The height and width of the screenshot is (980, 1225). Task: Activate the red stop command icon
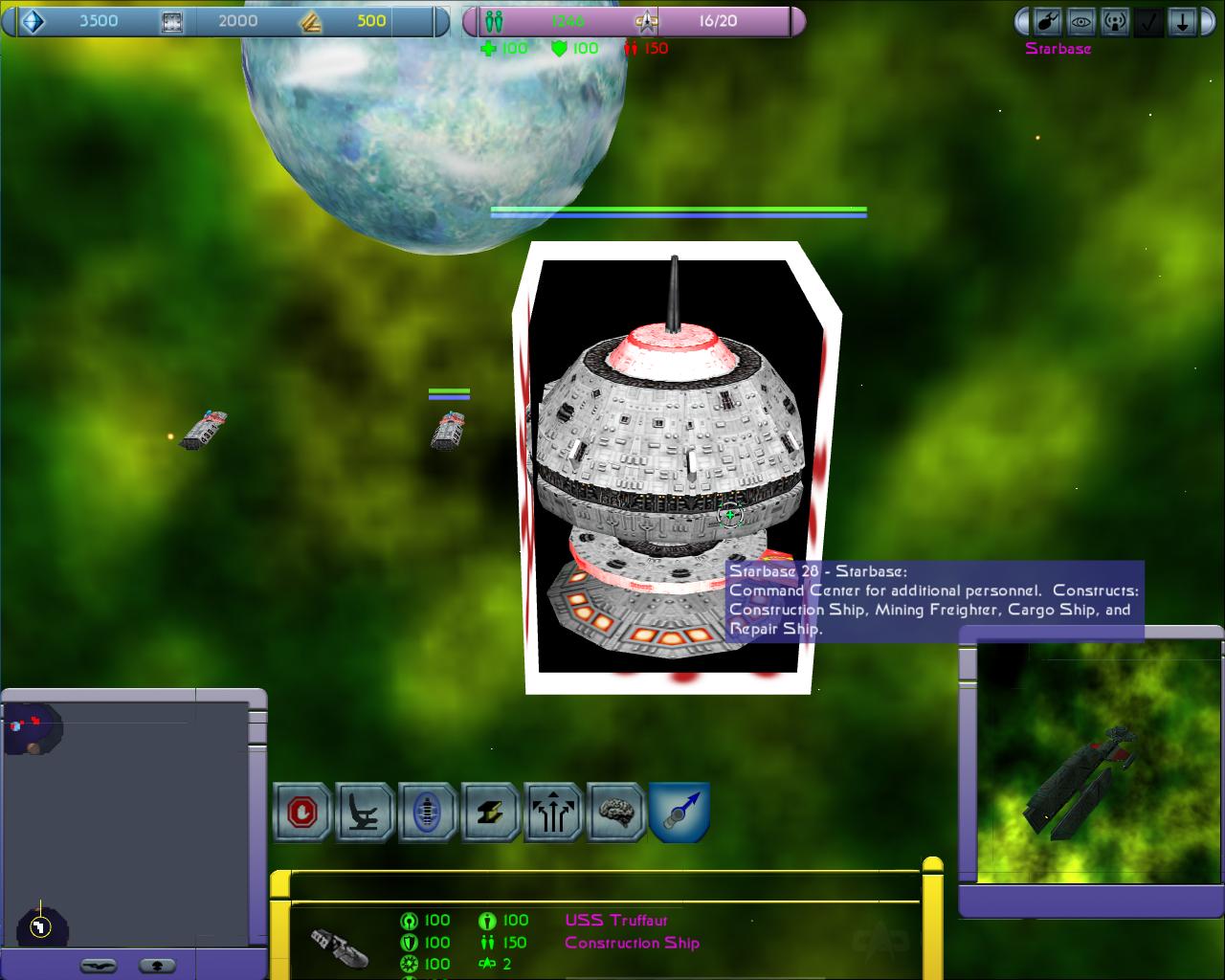coord(302,813)
